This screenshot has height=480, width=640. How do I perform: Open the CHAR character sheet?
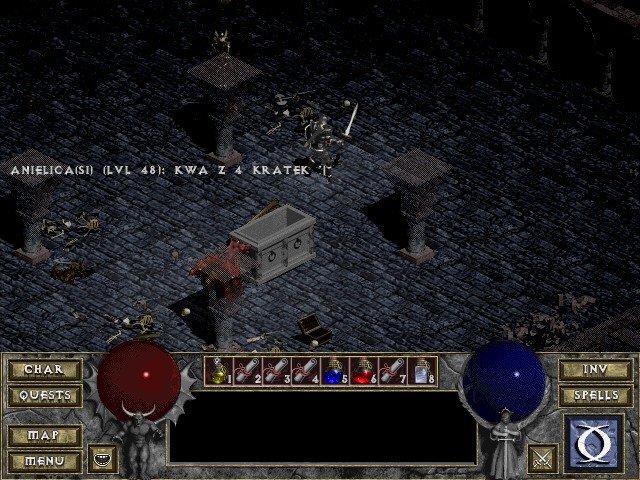[x=44, y=370]
